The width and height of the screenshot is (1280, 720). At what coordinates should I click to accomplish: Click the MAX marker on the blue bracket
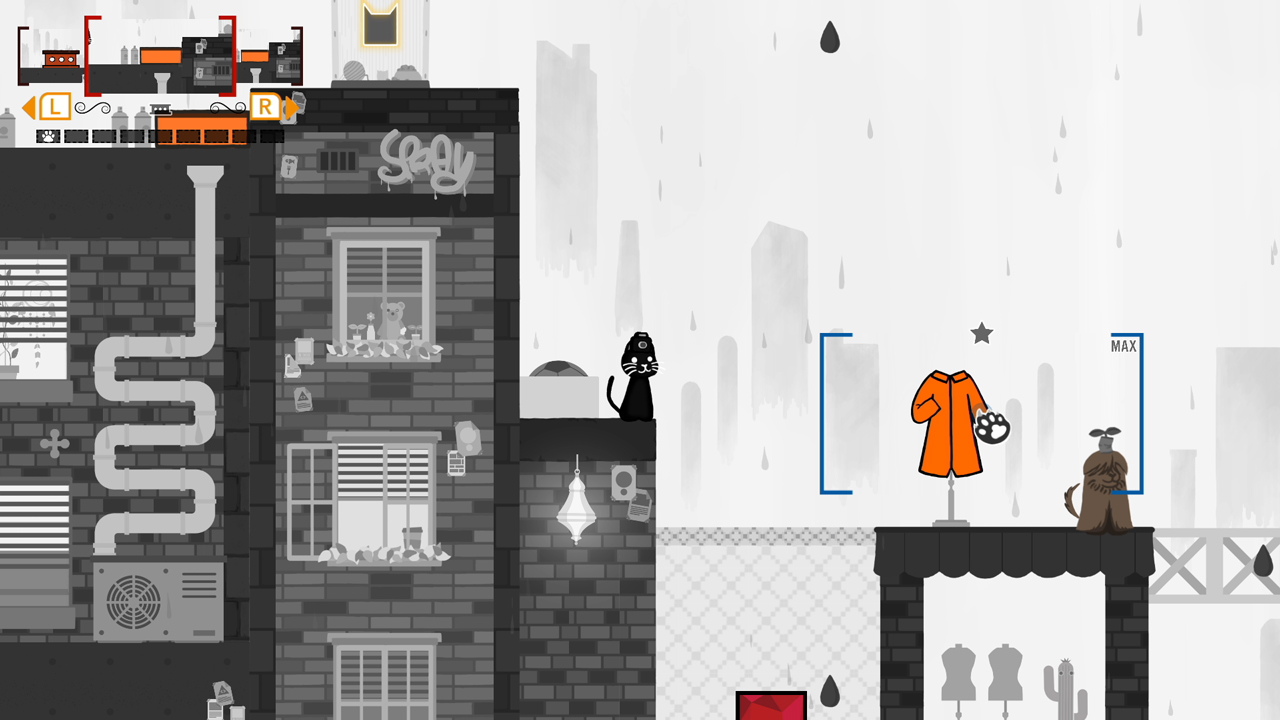coord(1122,346)
